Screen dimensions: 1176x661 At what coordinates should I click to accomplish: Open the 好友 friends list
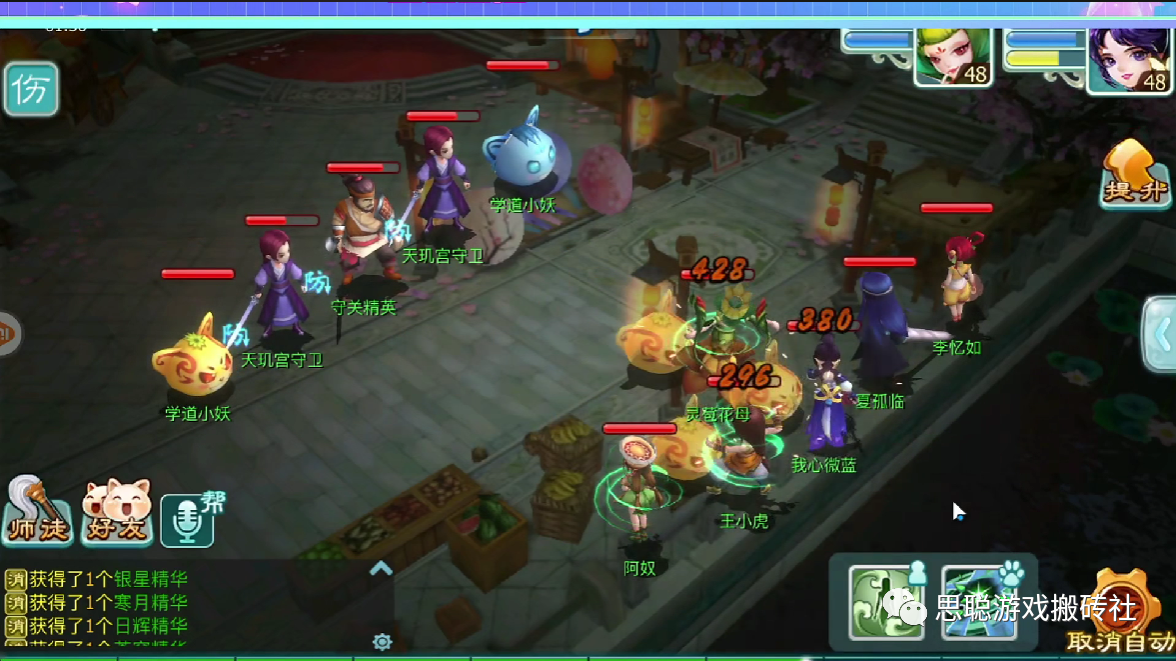(116, 513)
